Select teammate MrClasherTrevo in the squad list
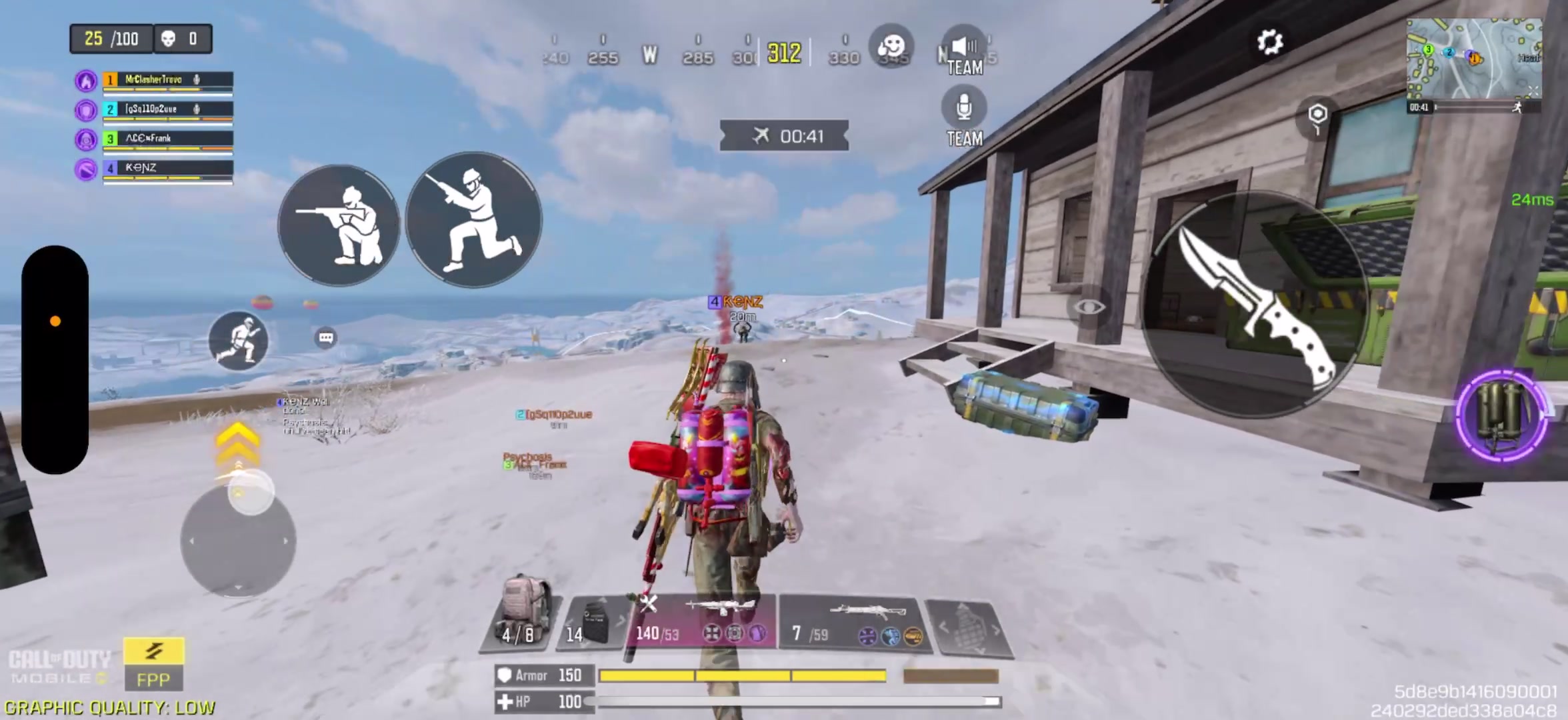 [167, 80]
